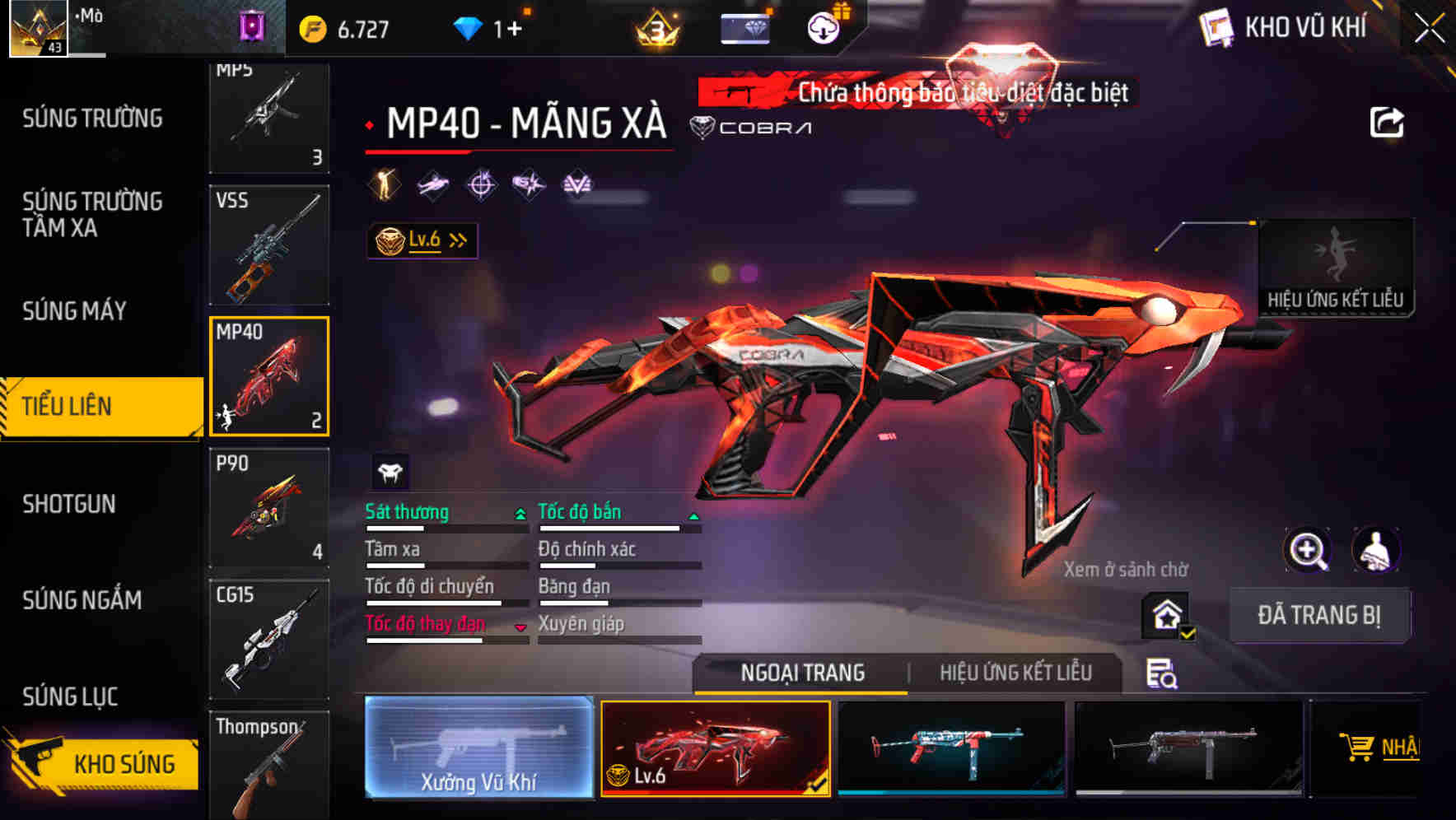
Task: Switch to the HIỆU ỨNG KẾT LIỄU tab
Action: click(x=1016, y=673)
